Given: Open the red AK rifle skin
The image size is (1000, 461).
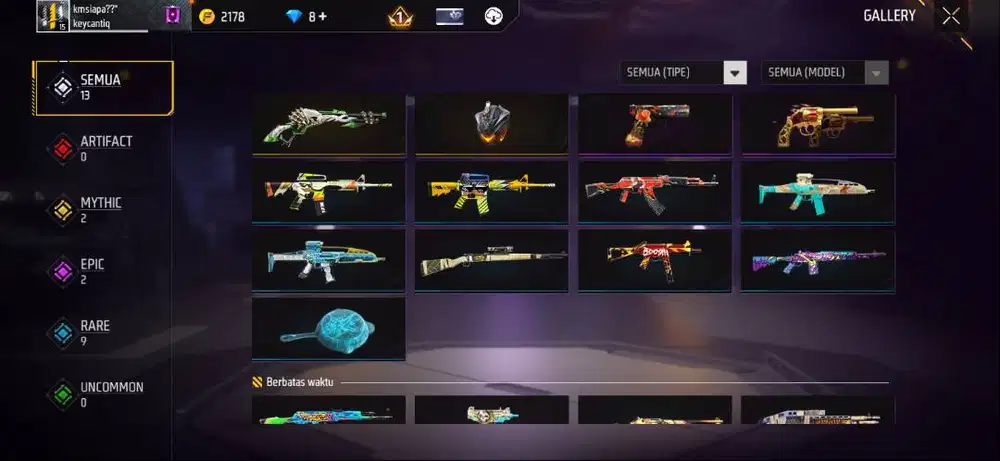Looking at the screenshot, I should (655, 191).
